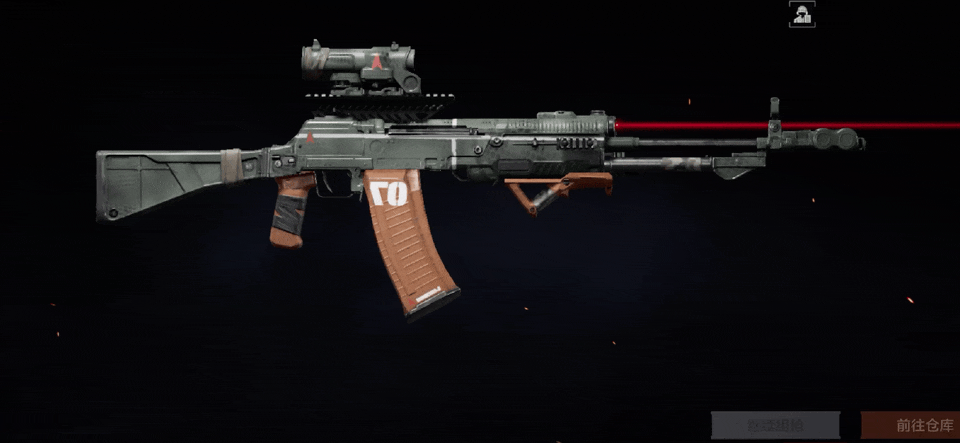Open the helmeted soldier icon
The width and height of the screenshot is (960, 443).
801,14
